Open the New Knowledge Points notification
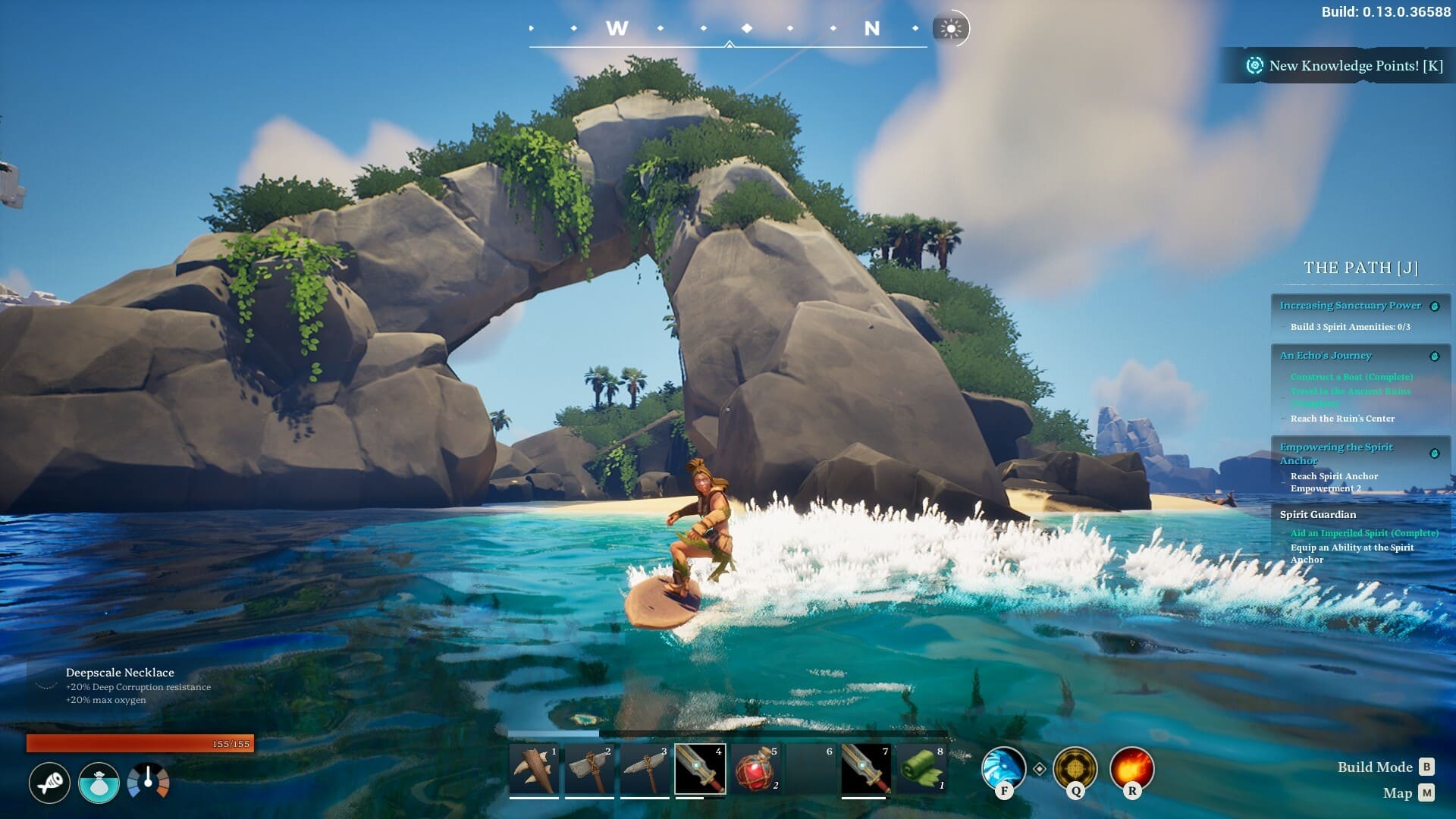 [1345, 66]
